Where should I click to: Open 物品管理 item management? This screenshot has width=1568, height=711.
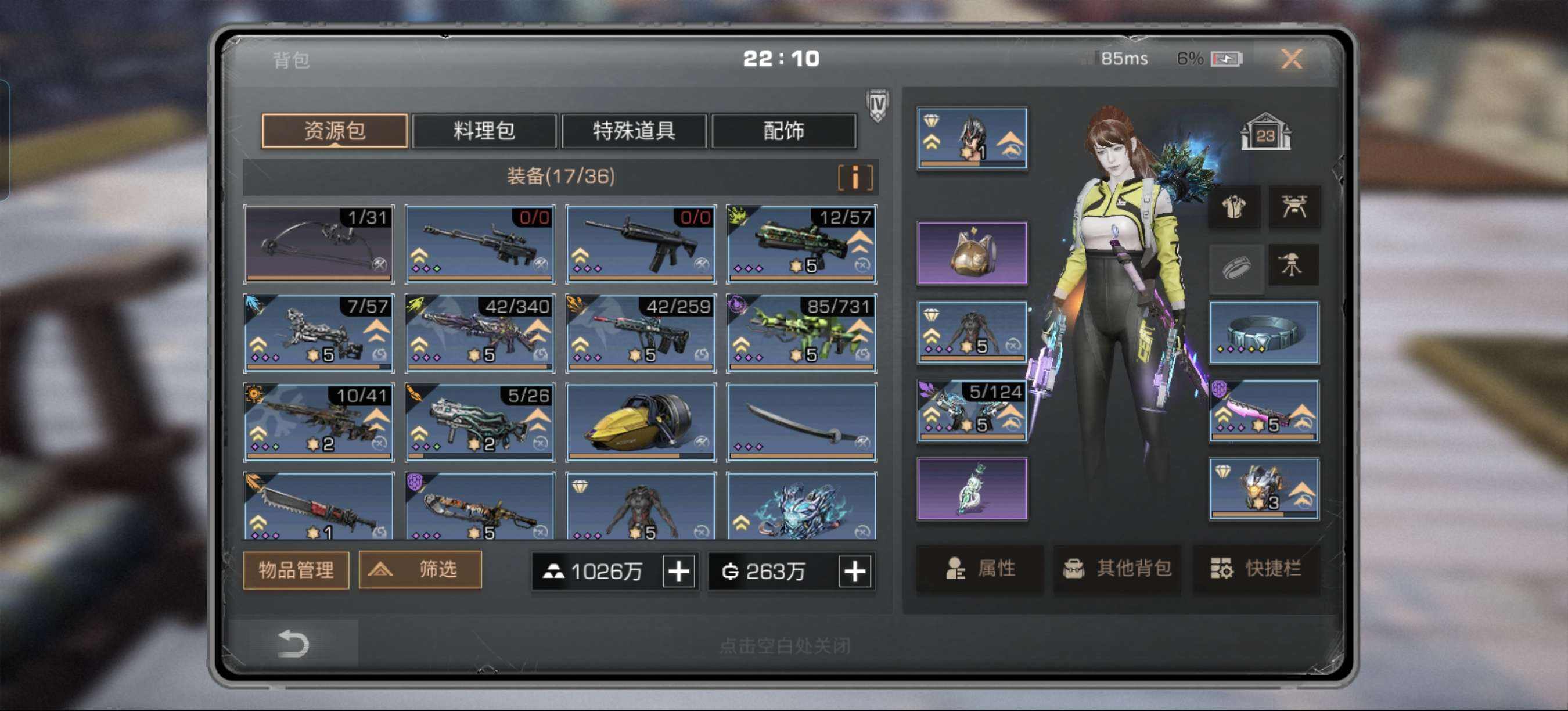[296, 570]
